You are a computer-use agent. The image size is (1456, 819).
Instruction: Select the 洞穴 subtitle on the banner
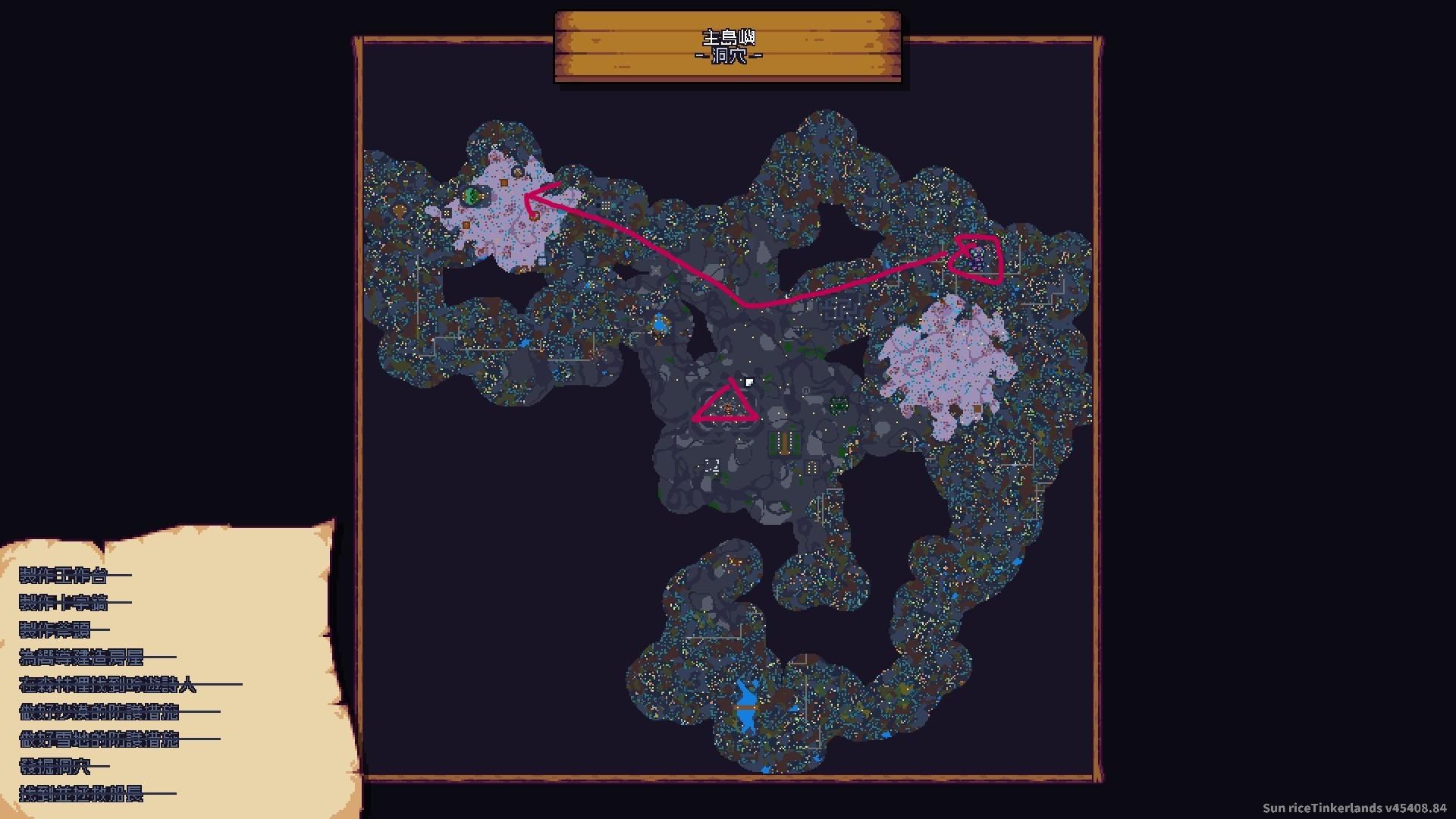tap(728, 55)
